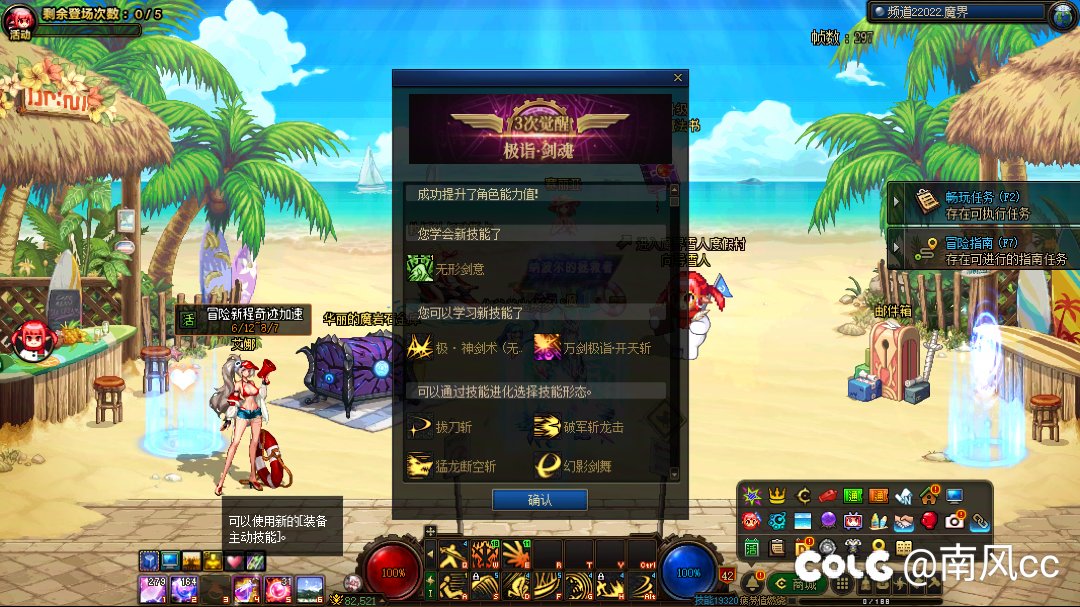Choose the 幻影剑舞 skill evolution

tap(547, 466)
